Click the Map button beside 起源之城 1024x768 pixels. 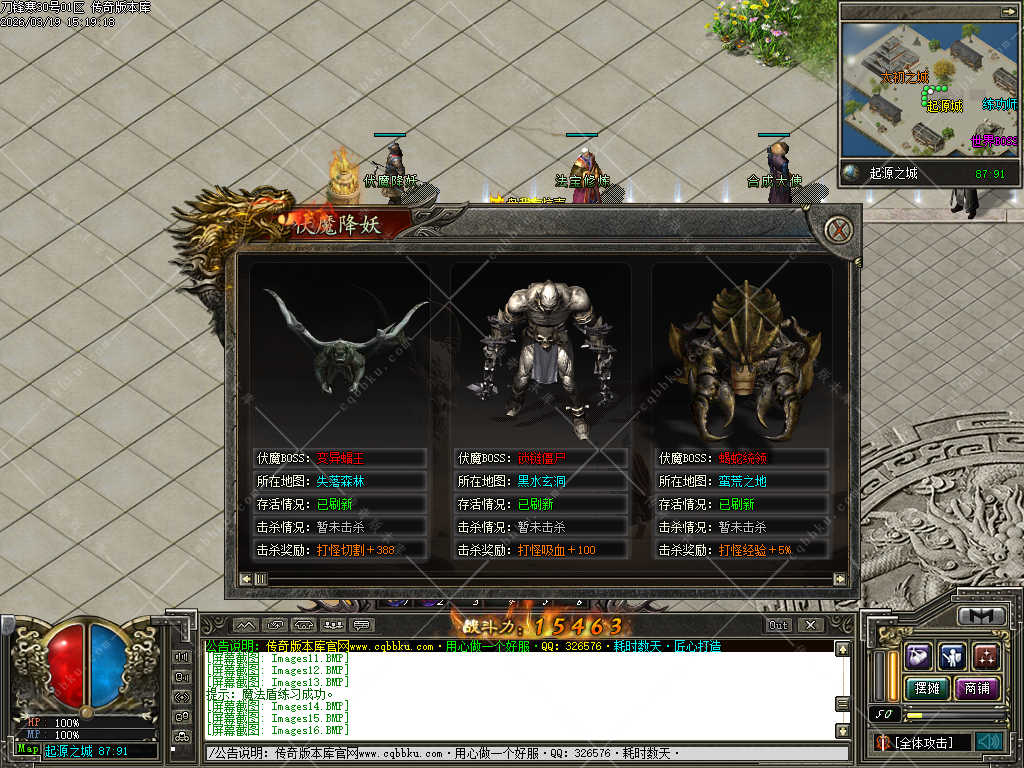tap(28, 750)
